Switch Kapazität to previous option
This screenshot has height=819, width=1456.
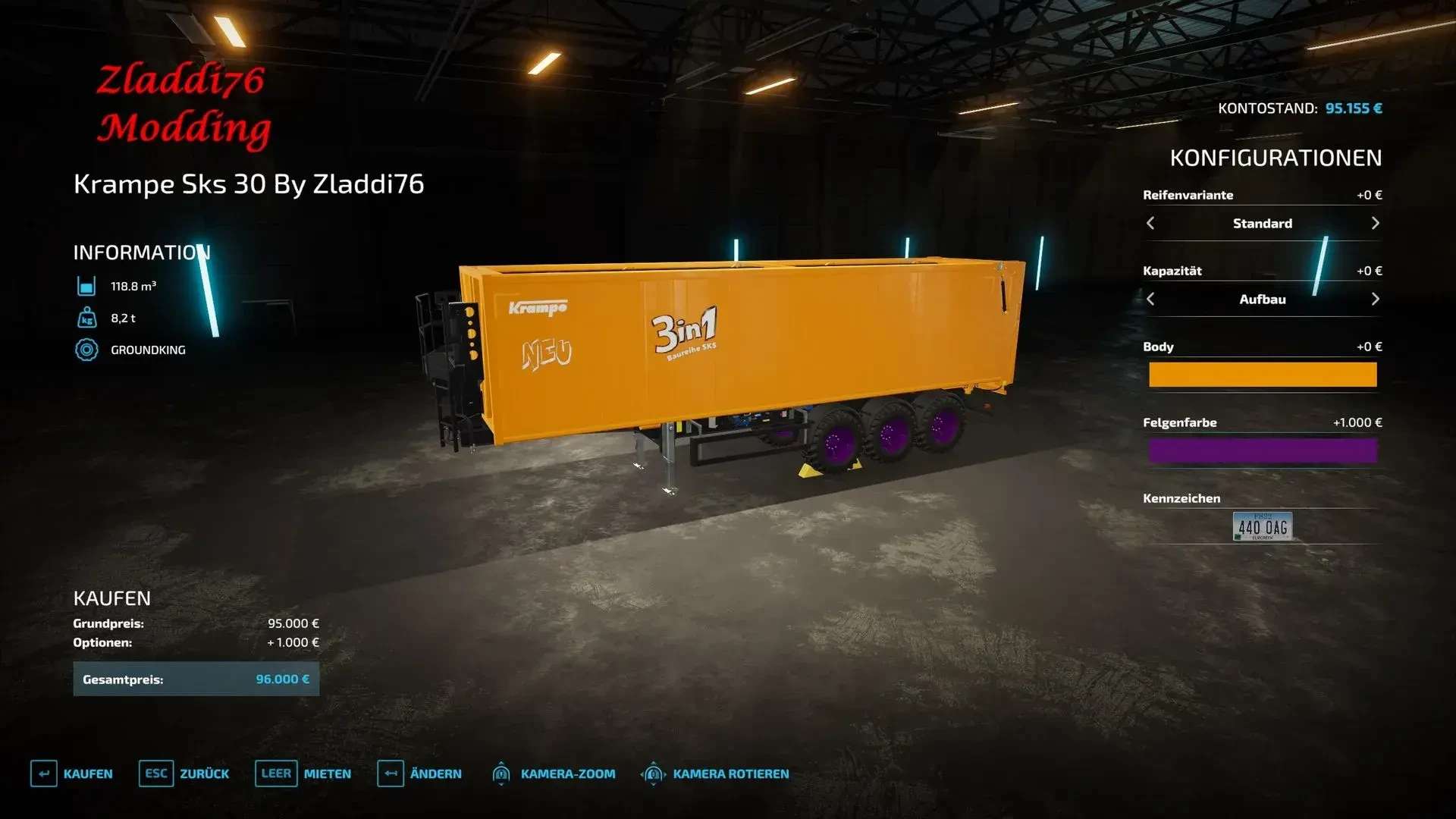[x=1150, y=299]
